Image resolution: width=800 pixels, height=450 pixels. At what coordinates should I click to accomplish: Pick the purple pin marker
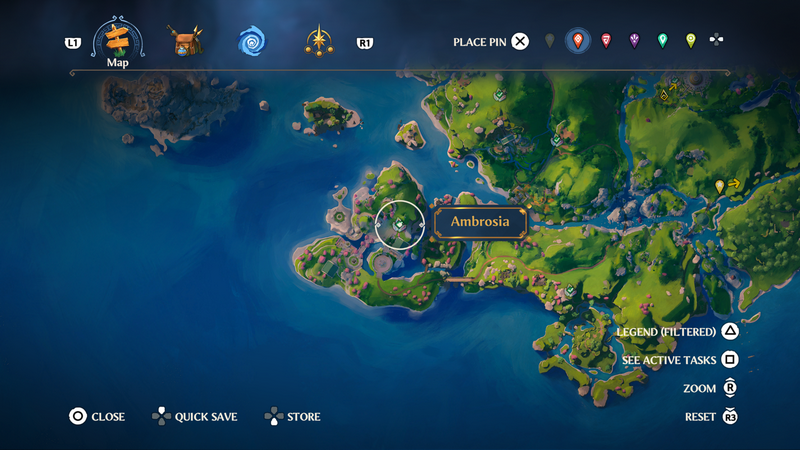pyautogui.click(x=634, y=41)
